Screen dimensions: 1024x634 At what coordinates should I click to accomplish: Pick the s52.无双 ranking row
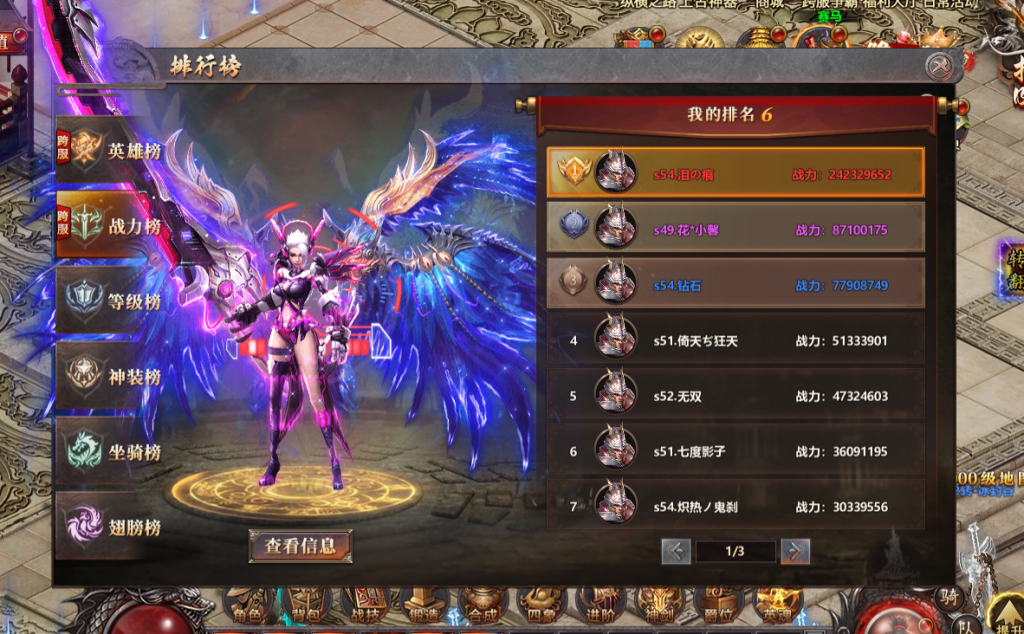[x=735, y=395]
